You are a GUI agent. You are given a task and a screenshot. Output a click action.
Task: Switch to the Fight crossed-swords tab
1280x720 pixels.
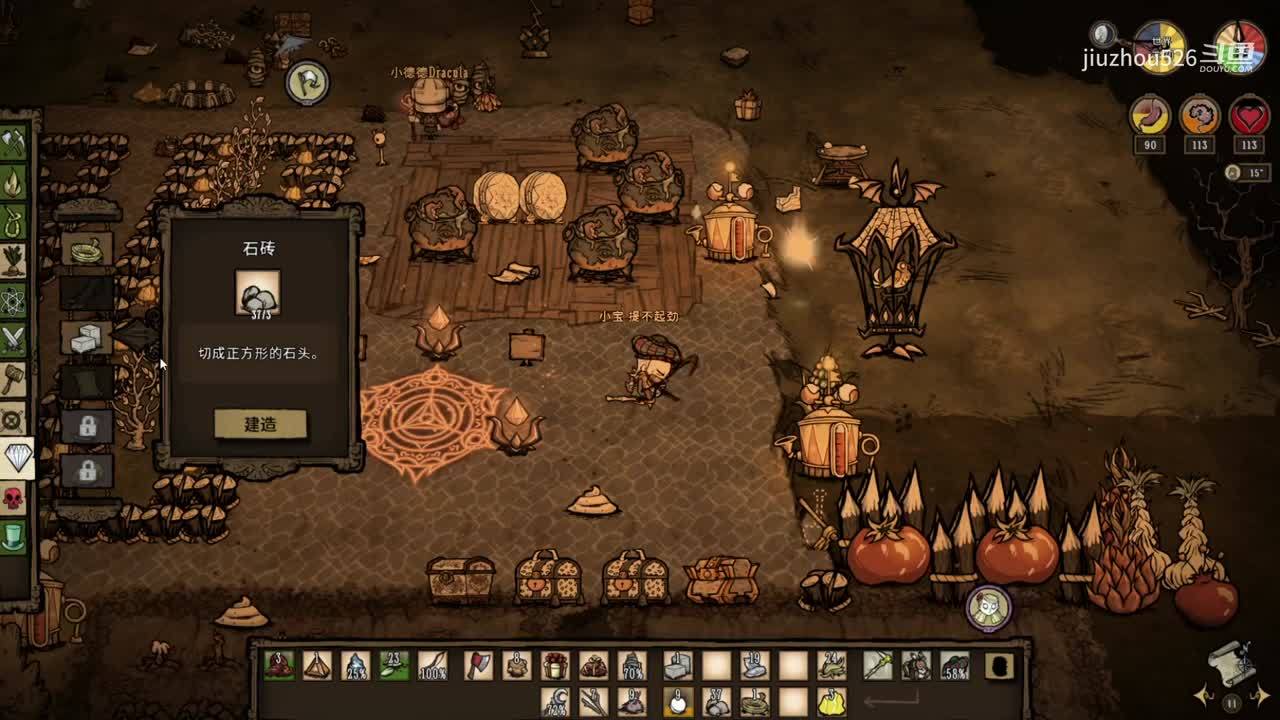pyautogui.click(x=13, y=340)
